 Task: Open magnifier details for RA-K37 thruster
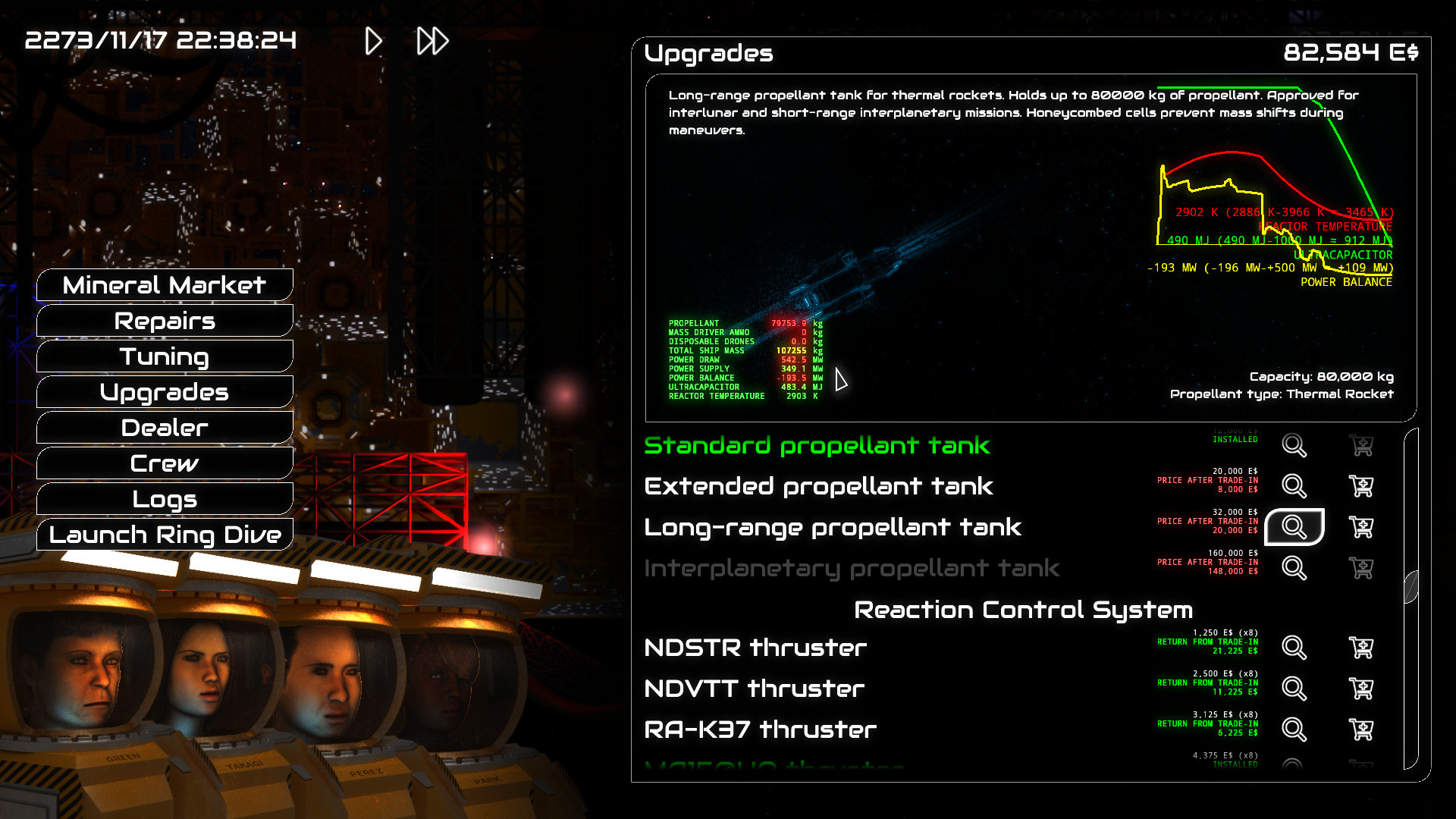1293,730
